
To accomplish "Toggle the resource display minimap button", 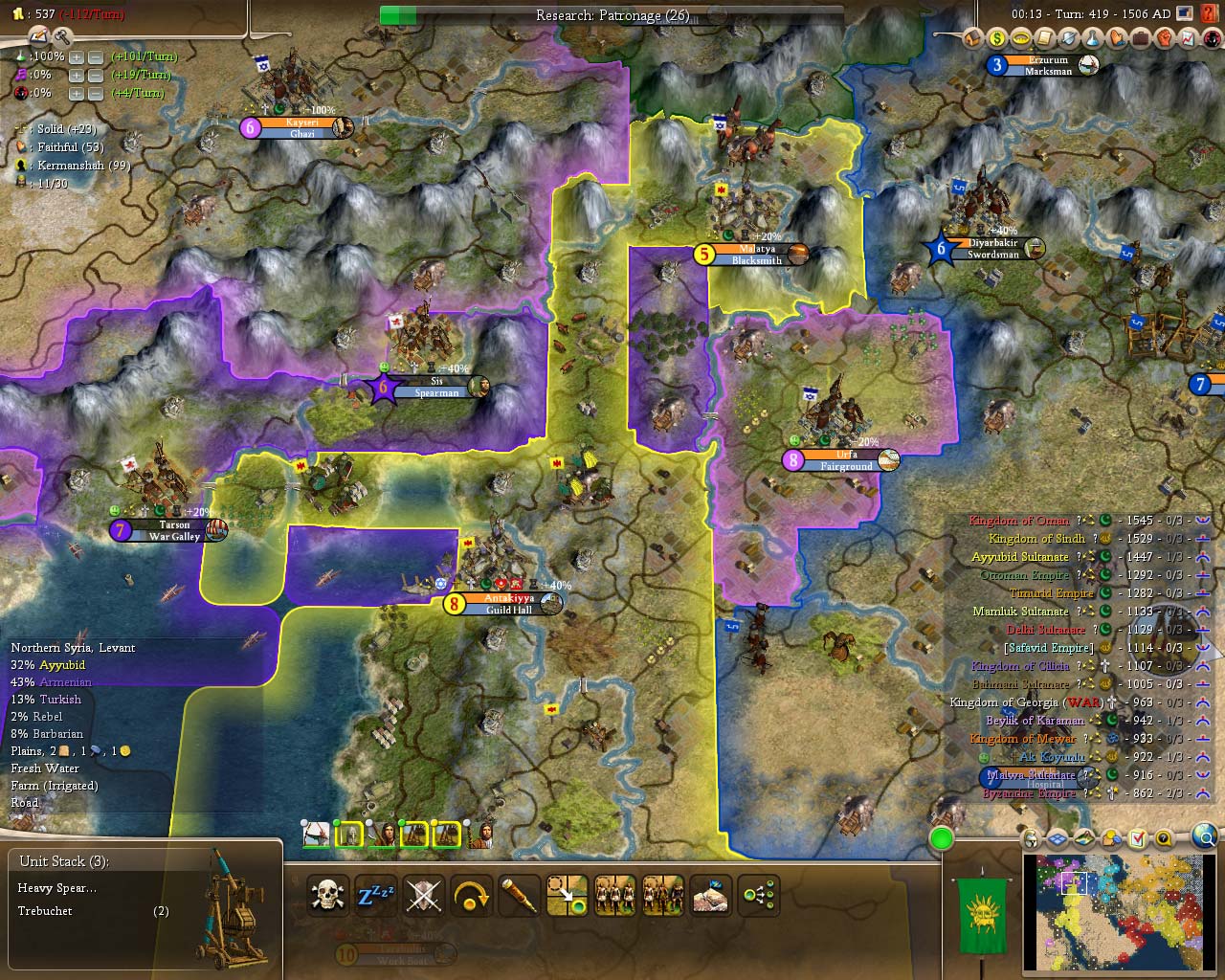I will [x=1111, y=839].
